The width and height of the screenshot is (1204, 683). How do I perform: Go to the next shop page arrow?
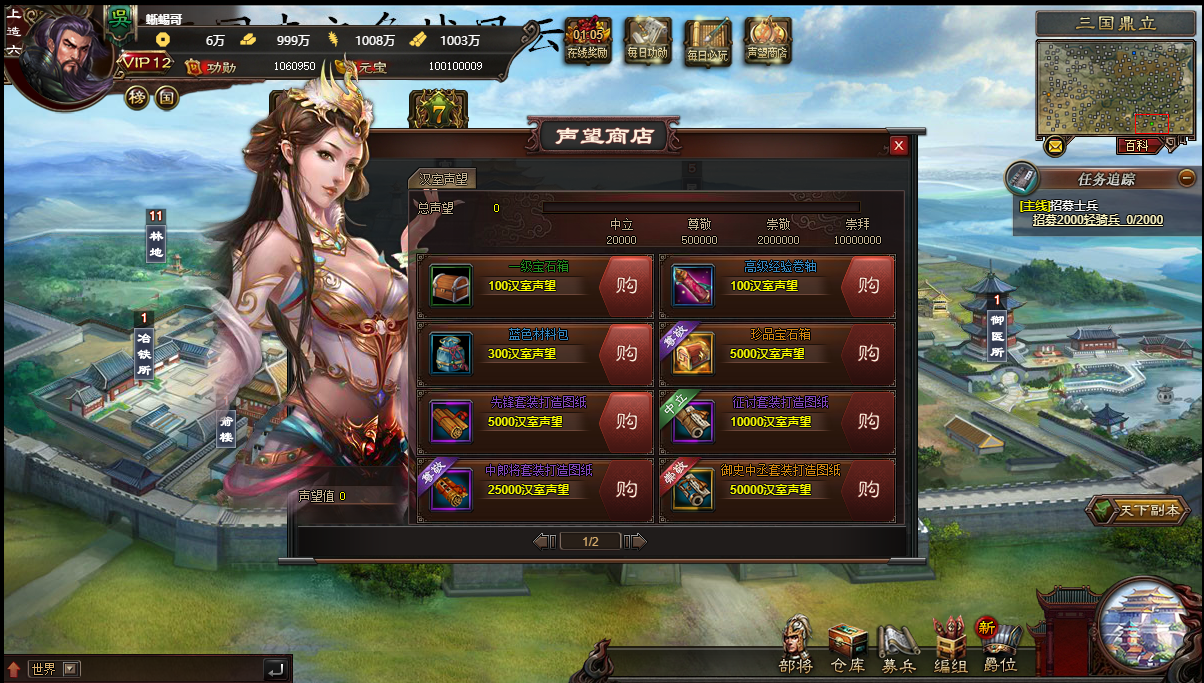coord(636,541)
